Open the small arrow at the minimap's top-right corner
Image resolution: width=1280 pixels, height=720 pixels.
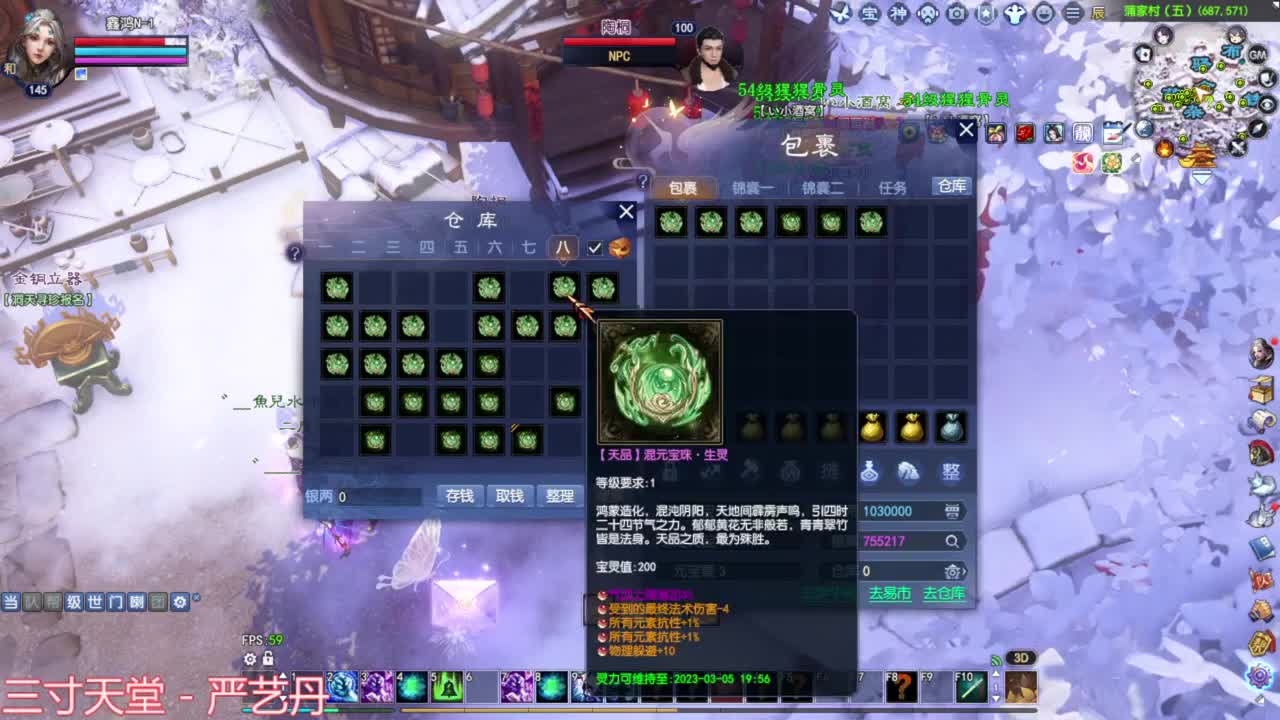(x=1276, y=5)
